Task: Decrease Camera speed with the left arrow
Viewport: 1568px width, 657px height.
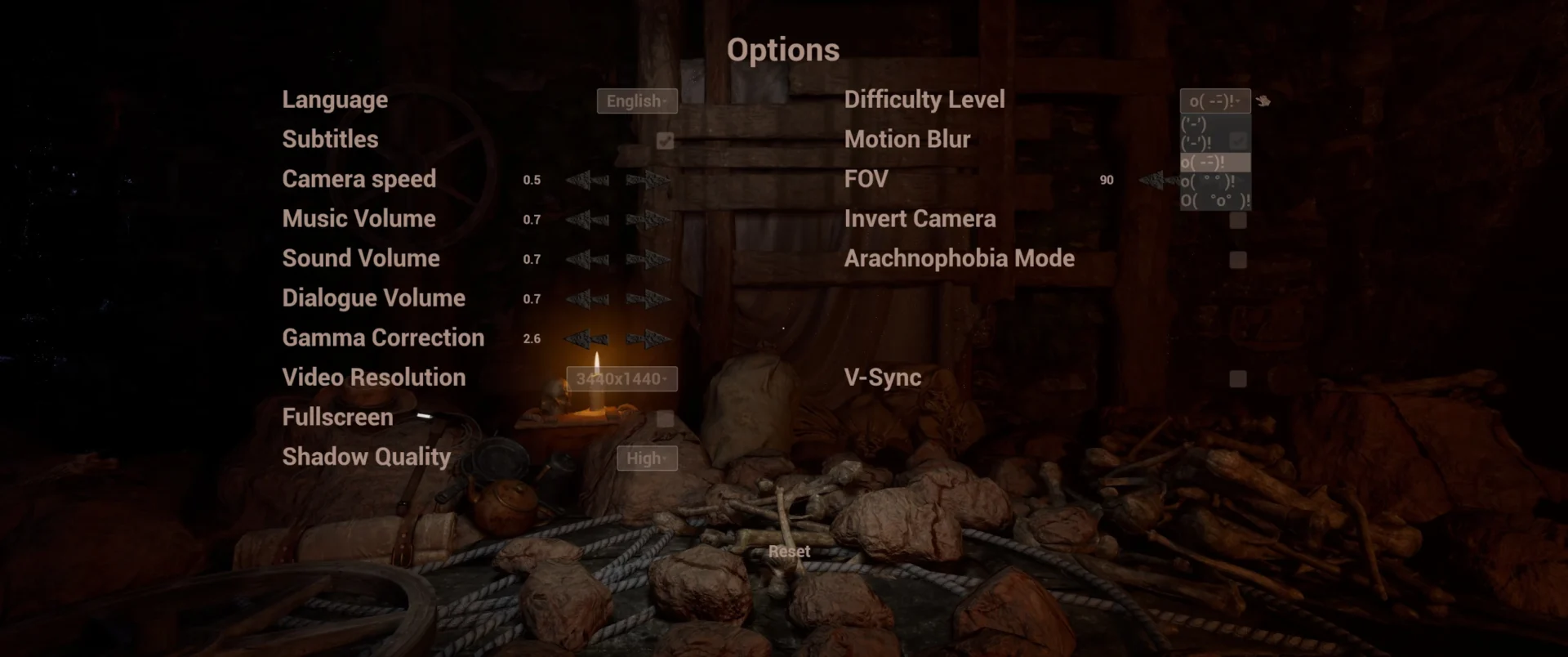Action: point(587,180)
